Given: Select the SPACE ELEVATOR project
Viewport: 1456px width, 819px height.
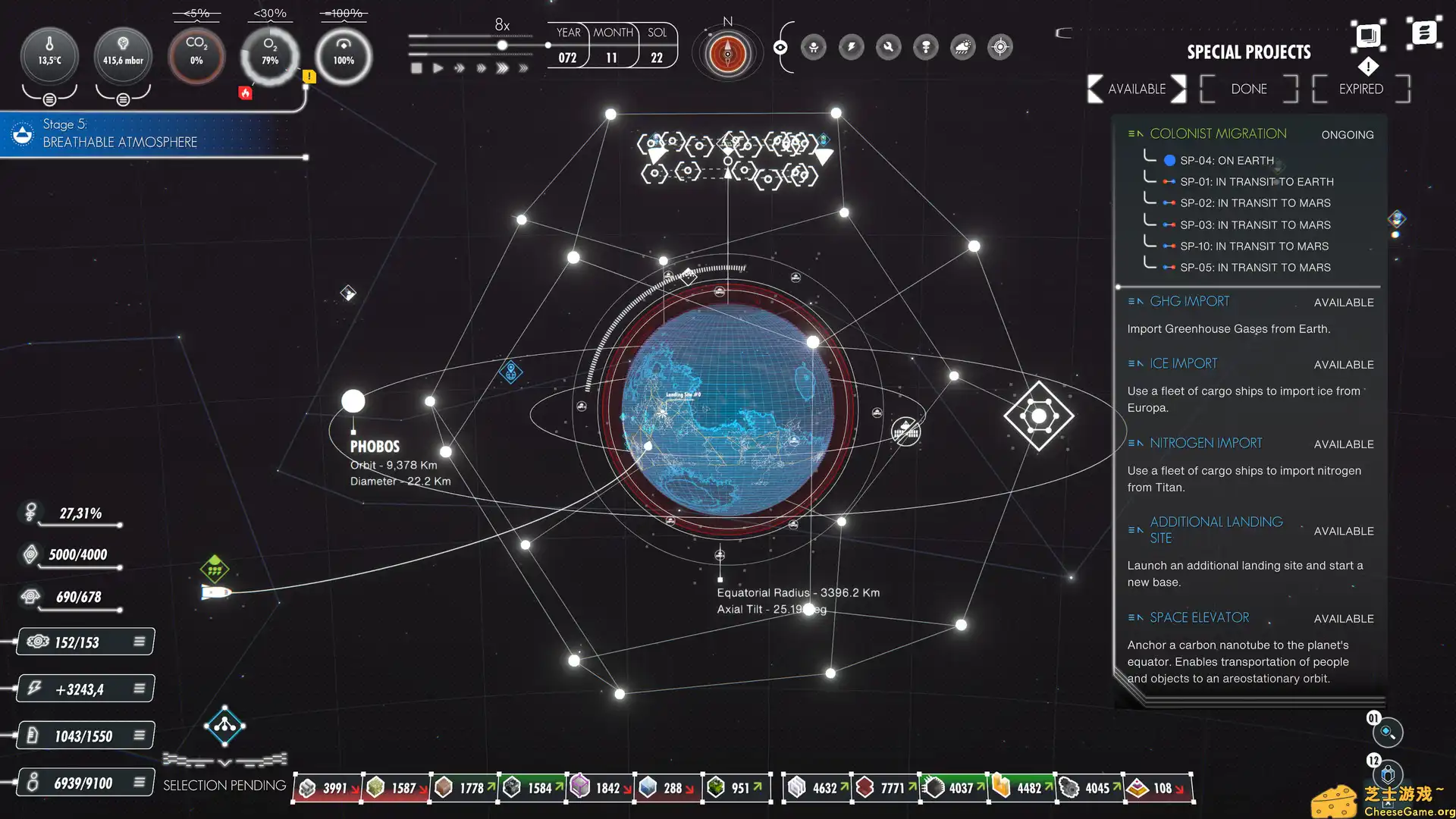Looking at the screenshot, I should pyautogui.click(x=1199, y=617).
